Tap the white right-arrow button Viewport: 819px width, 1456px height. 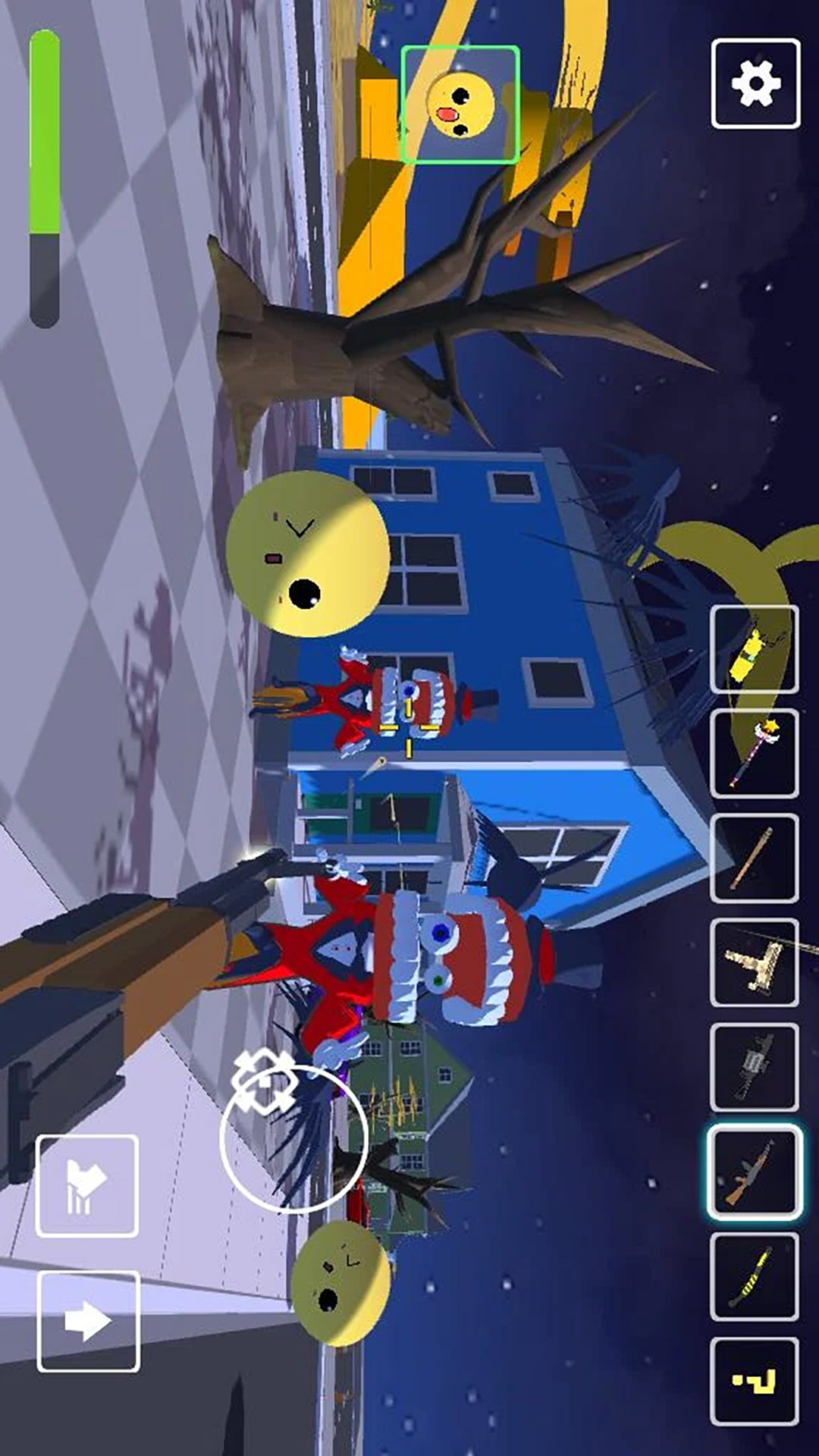tap(88, 1322)
